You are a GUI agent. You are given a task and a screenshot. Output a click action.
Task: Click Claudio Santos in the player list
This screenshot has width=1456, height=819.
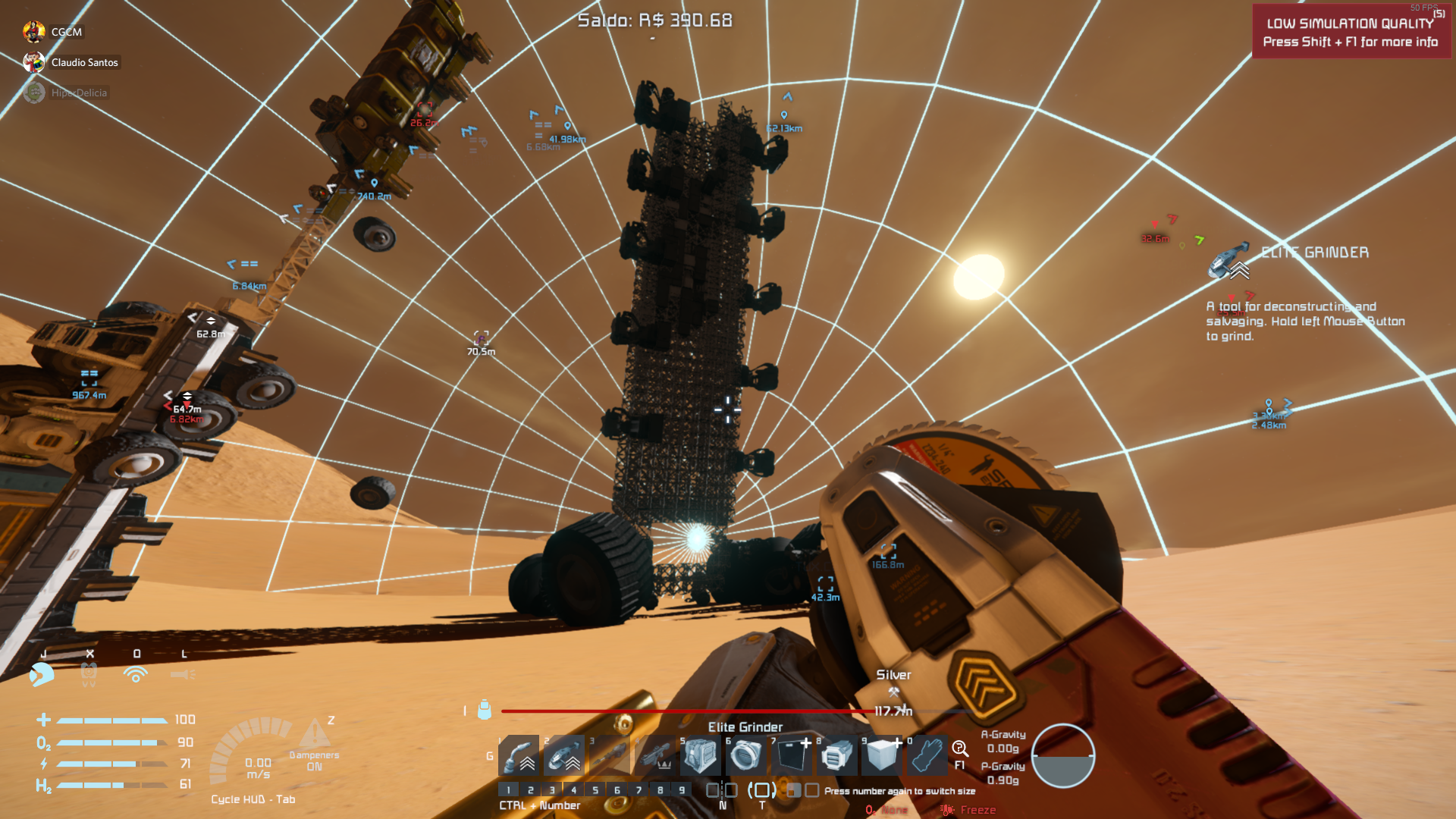coord(84,62)
